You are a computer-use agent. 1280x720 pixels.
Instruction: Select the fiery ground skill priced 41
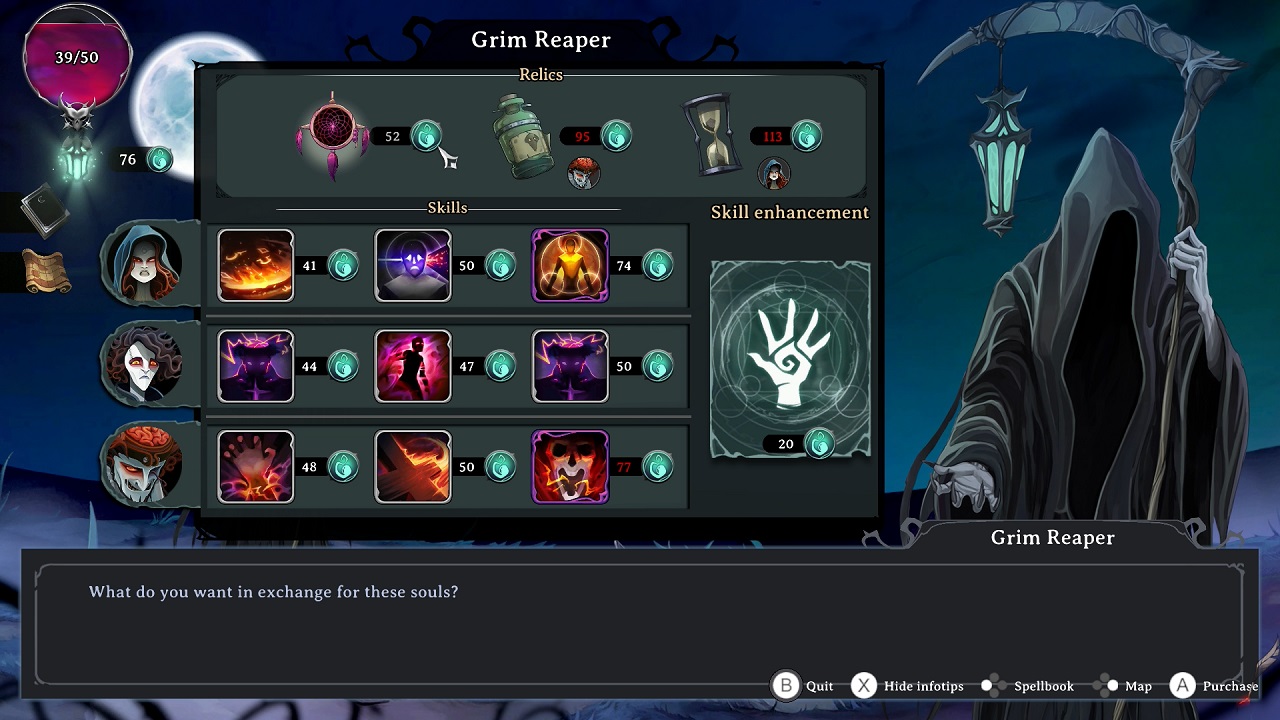[x=256, y=265]
